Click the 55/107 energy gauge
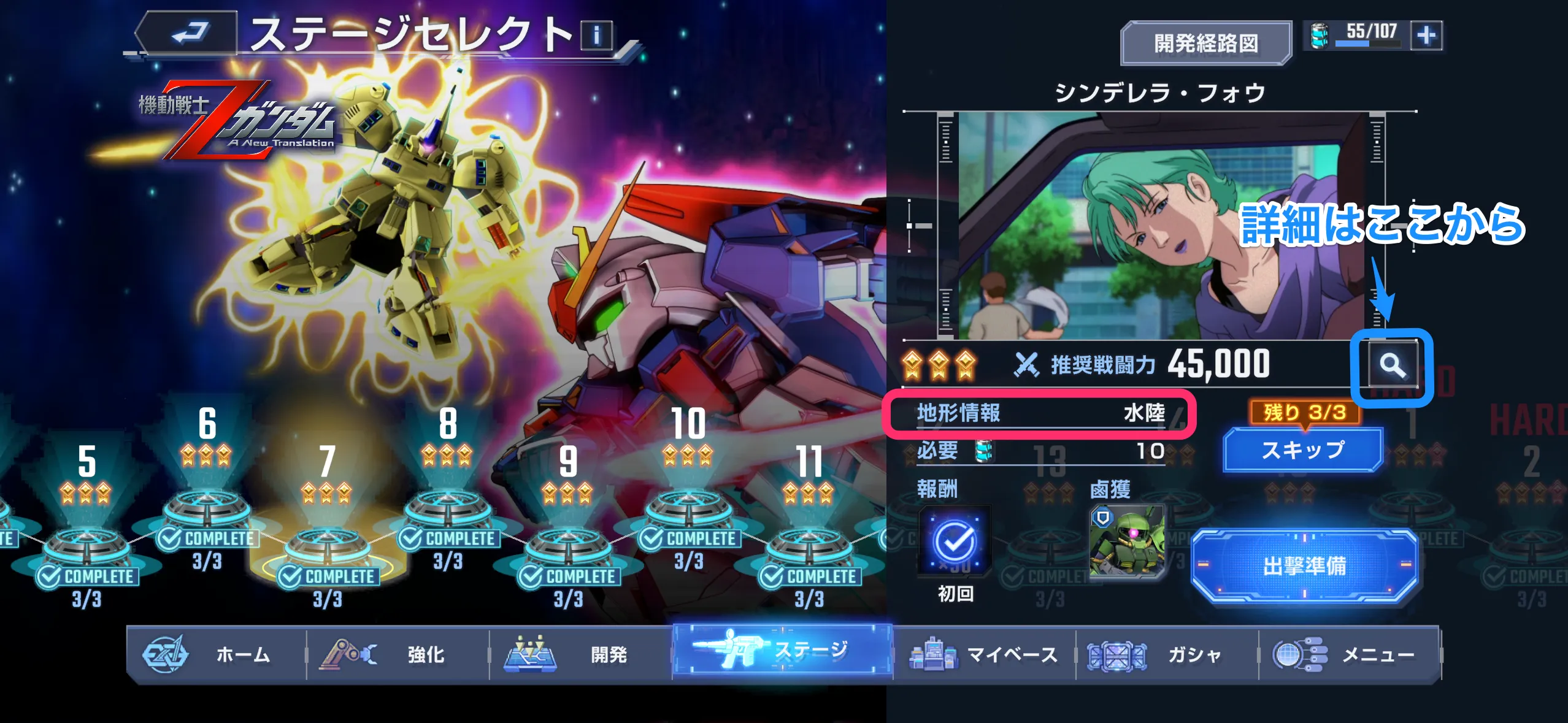Image resolution: width=1568 pixels, height=723 pixels. pos(1368,35)
